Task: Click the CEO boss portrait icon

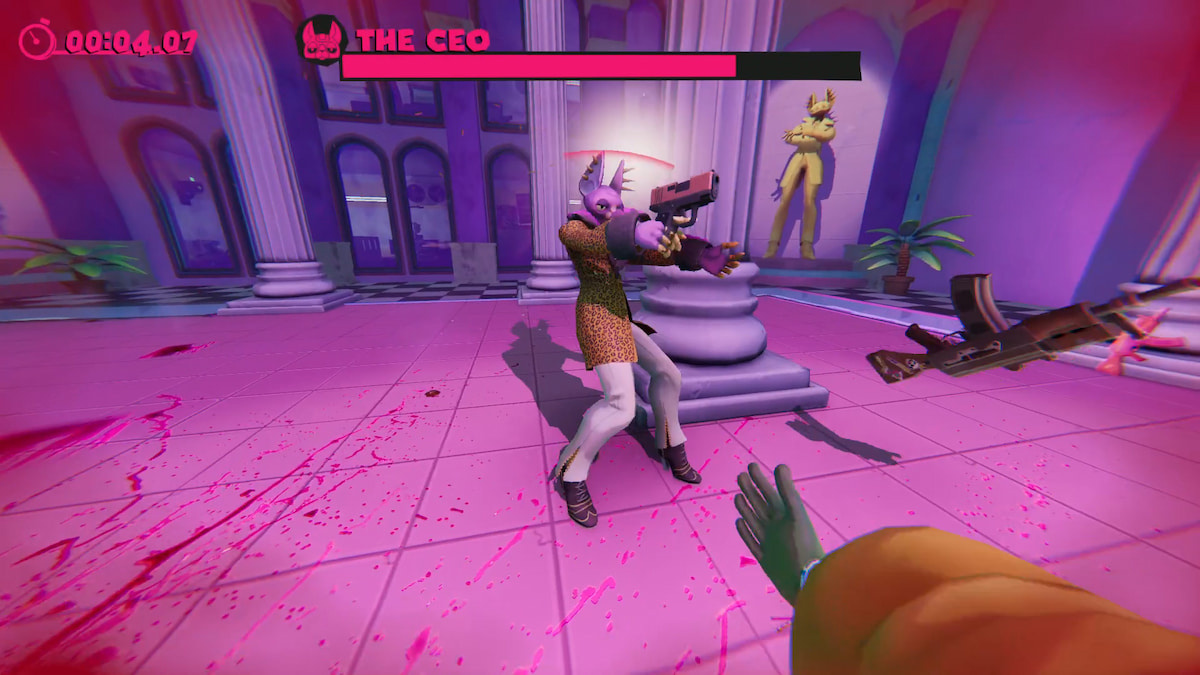Action: coord(321,42)
